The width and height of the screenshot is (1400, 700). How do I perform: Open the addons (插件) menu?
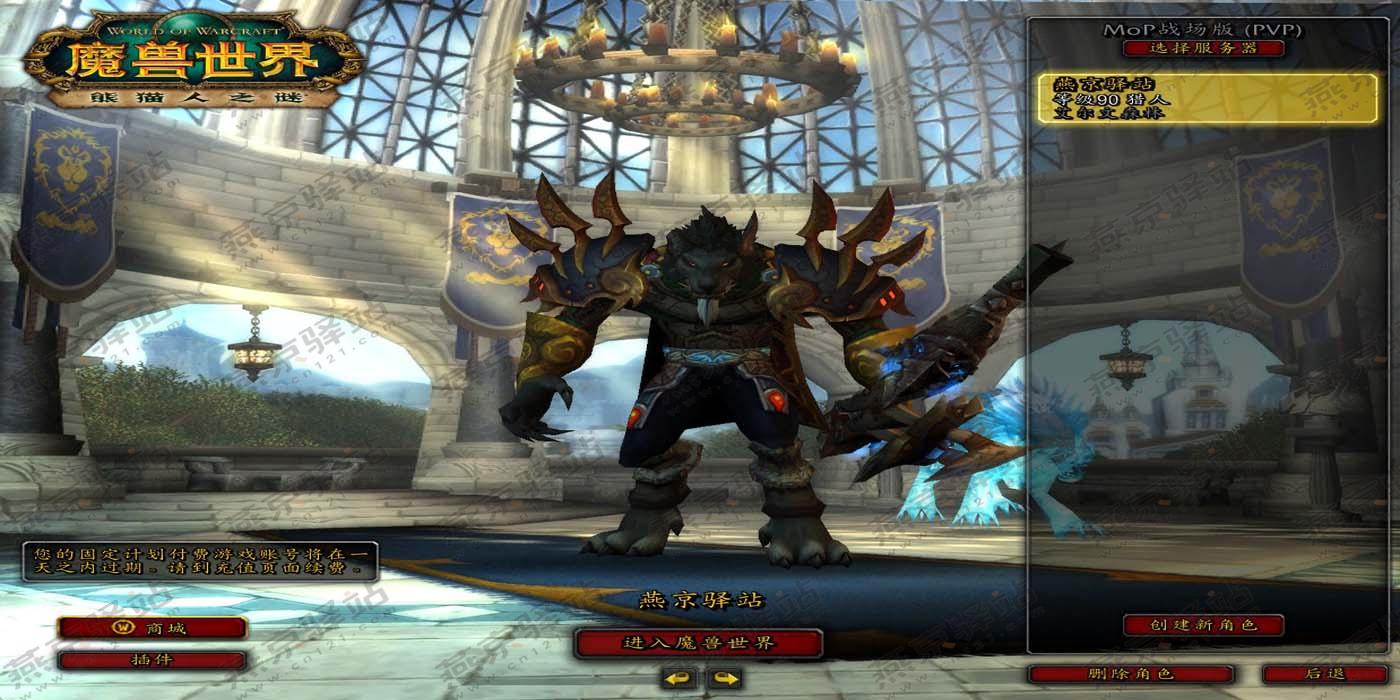(x=152, y=660)
